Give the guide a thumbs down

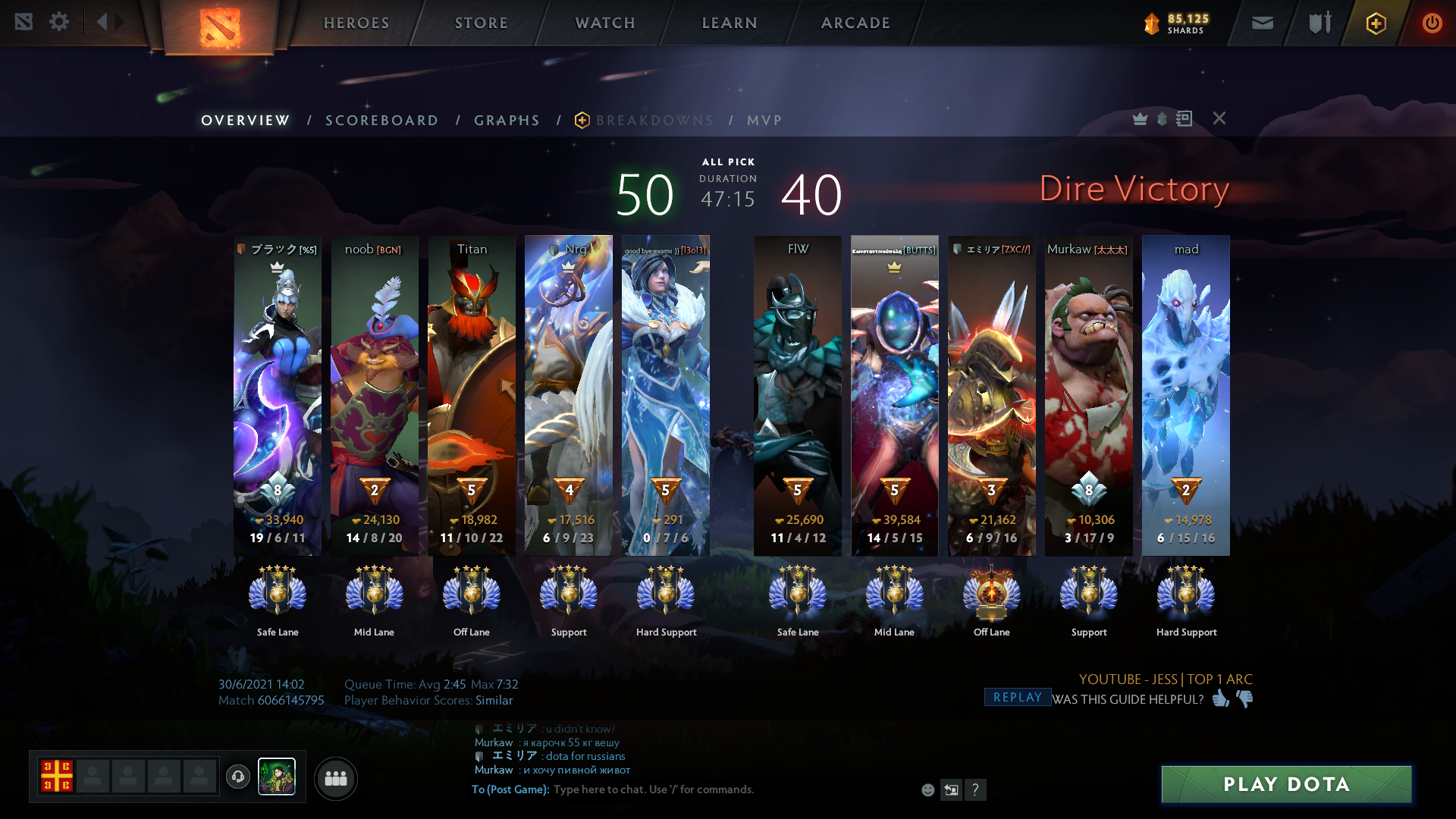[x=1244, y=698]
